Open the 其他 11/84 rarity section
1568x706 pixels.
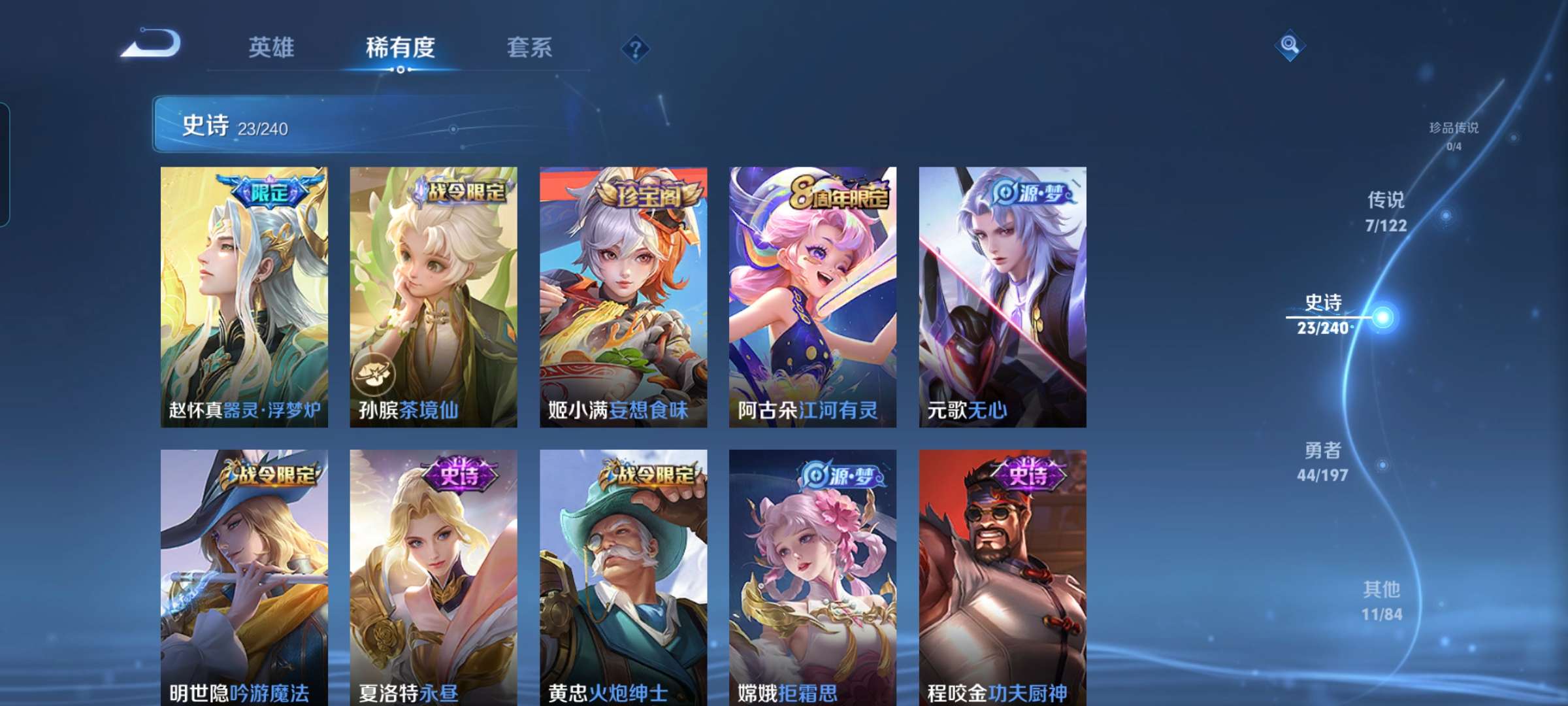pyautogui.click(x=1381, y=599)
